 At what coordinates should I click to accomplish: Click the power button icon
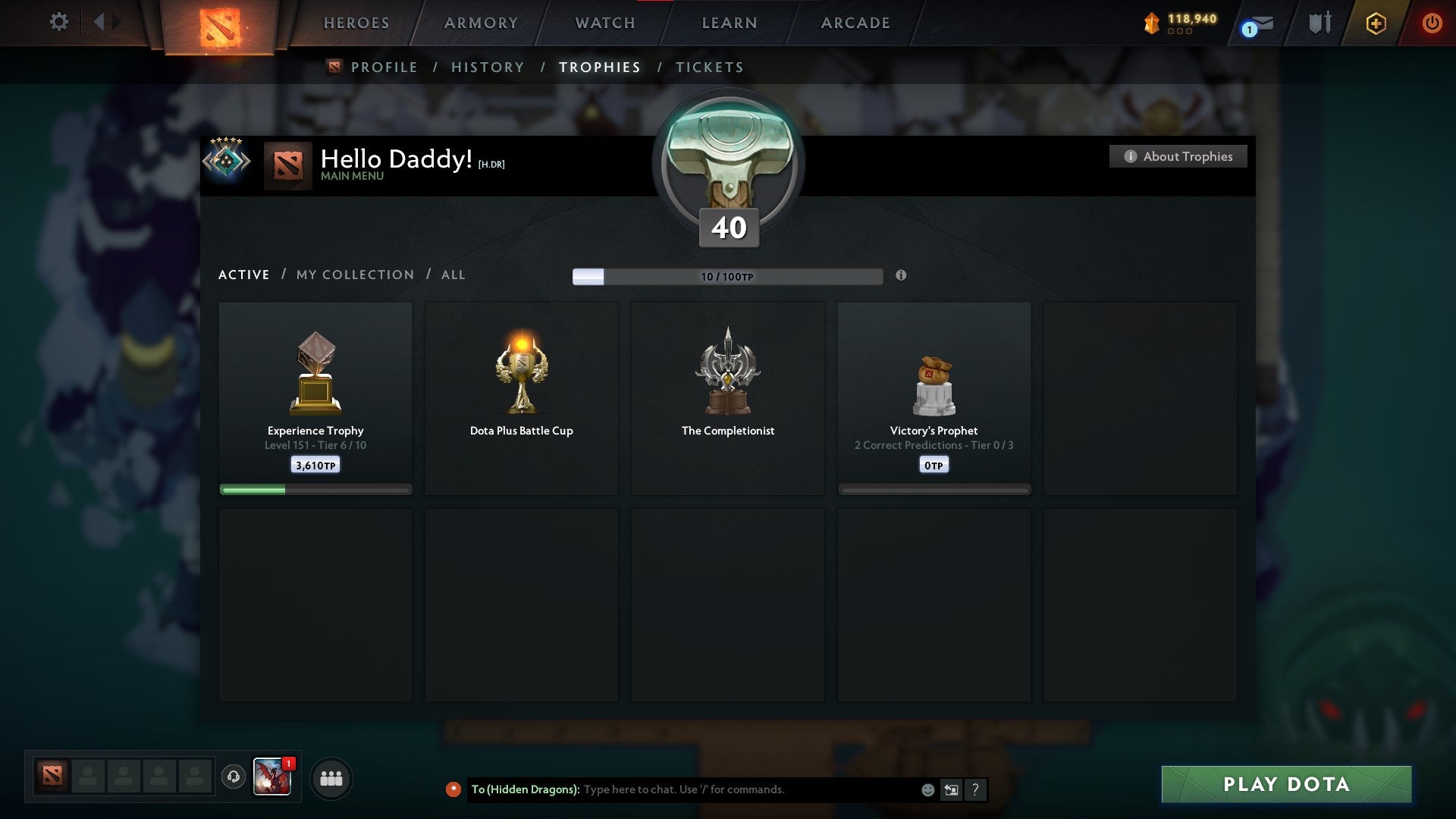tap(1432, 23)
